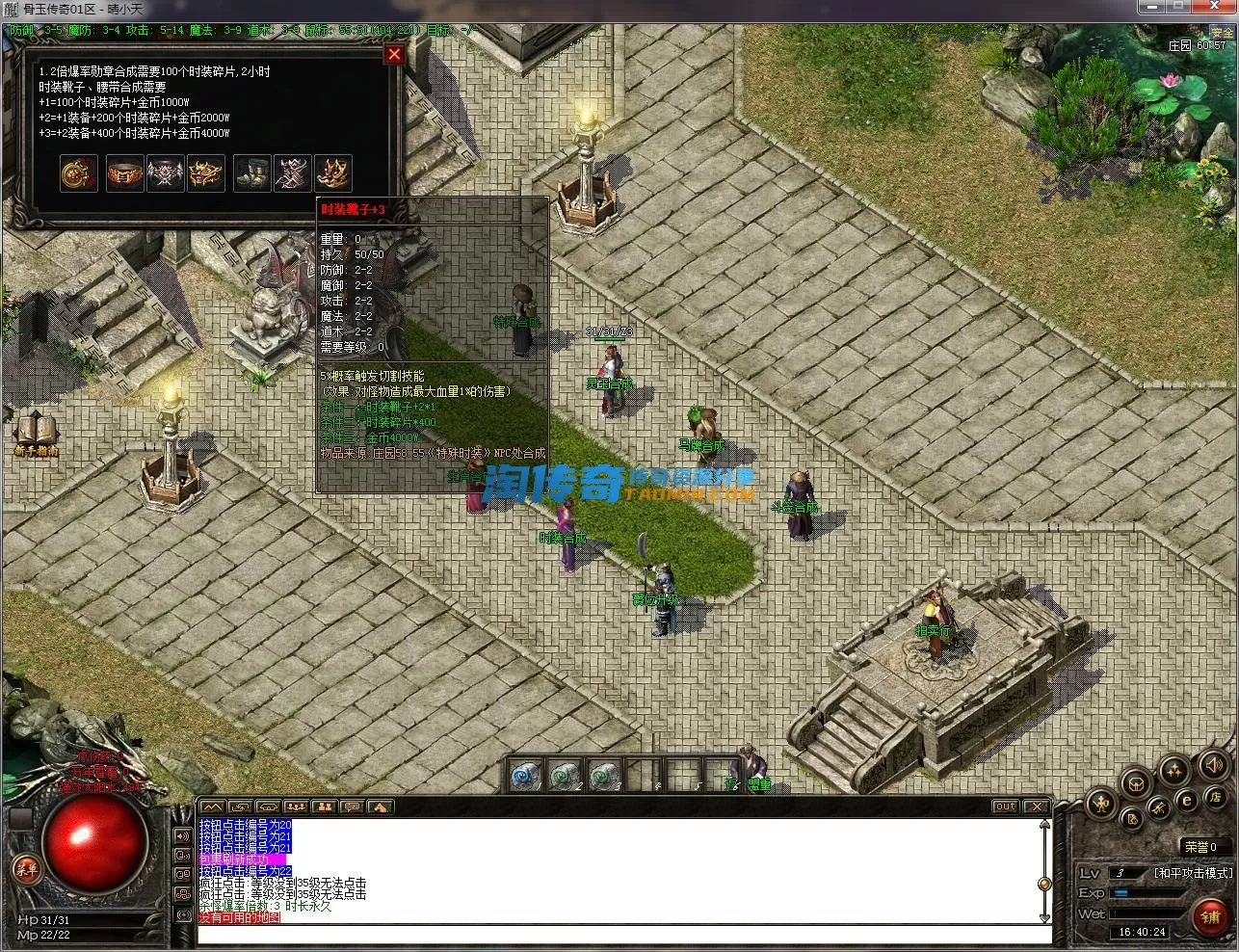
Task: Select the round medal item icon
Action: (x=79, y=173)
